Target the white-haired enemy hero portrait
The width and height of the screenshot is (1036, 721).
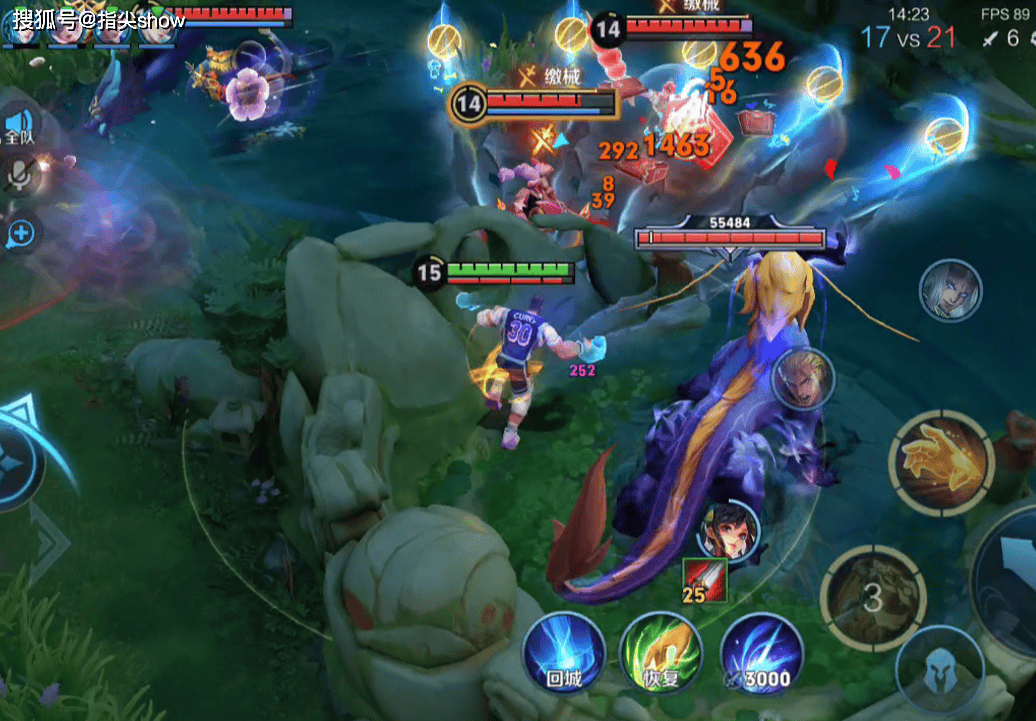click(950, 290)
